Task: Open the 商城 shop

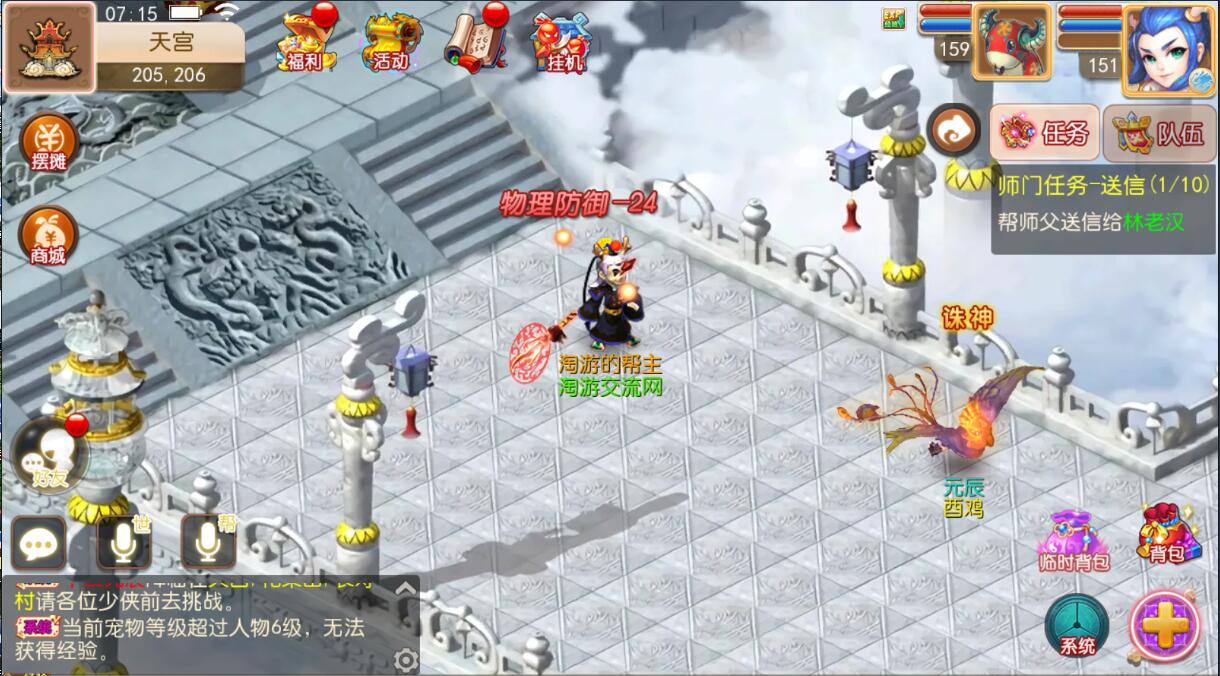Action: point(48,236)
